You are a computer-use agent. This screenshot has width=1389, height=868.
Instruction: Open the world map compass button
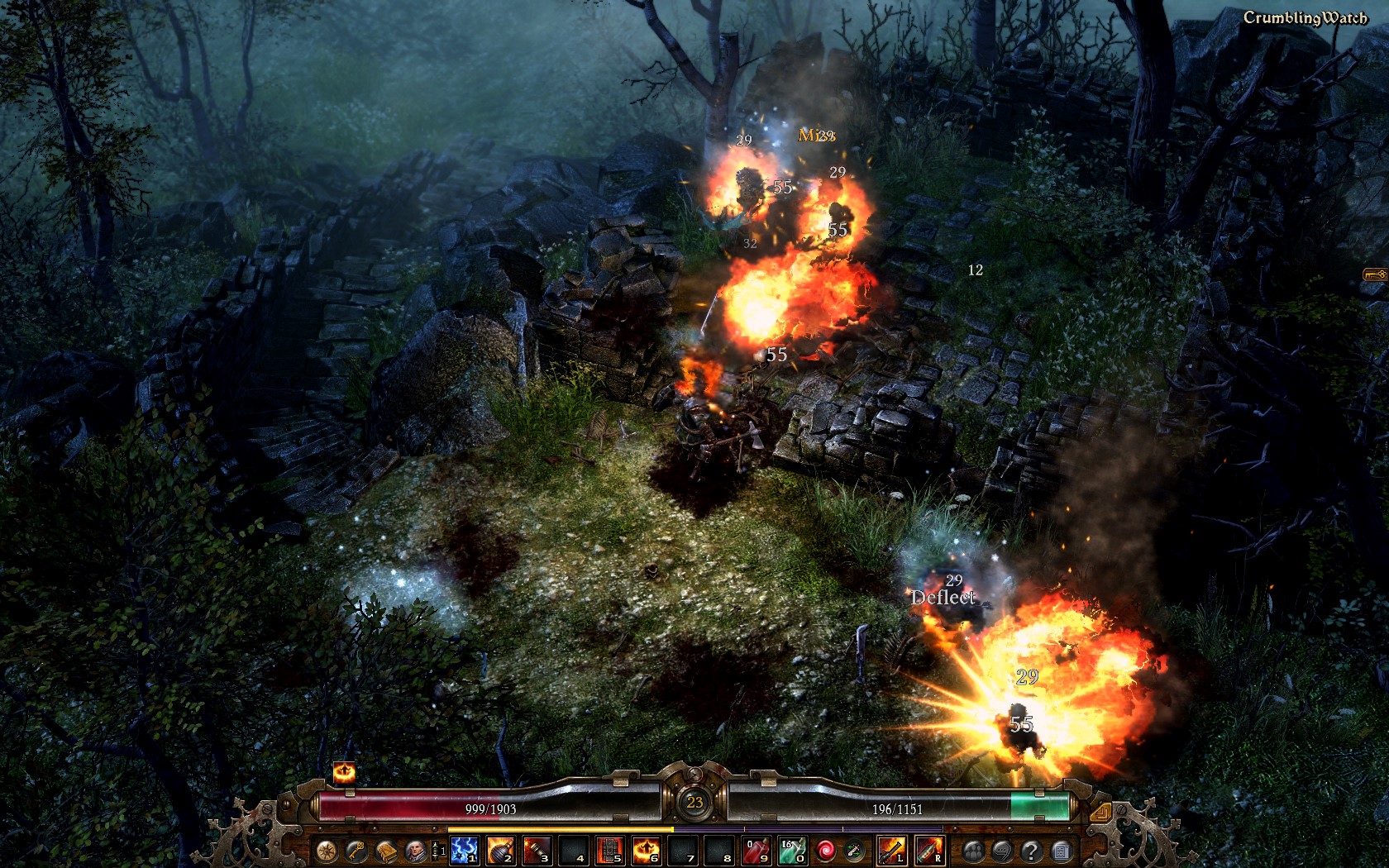tap(326, 851)
